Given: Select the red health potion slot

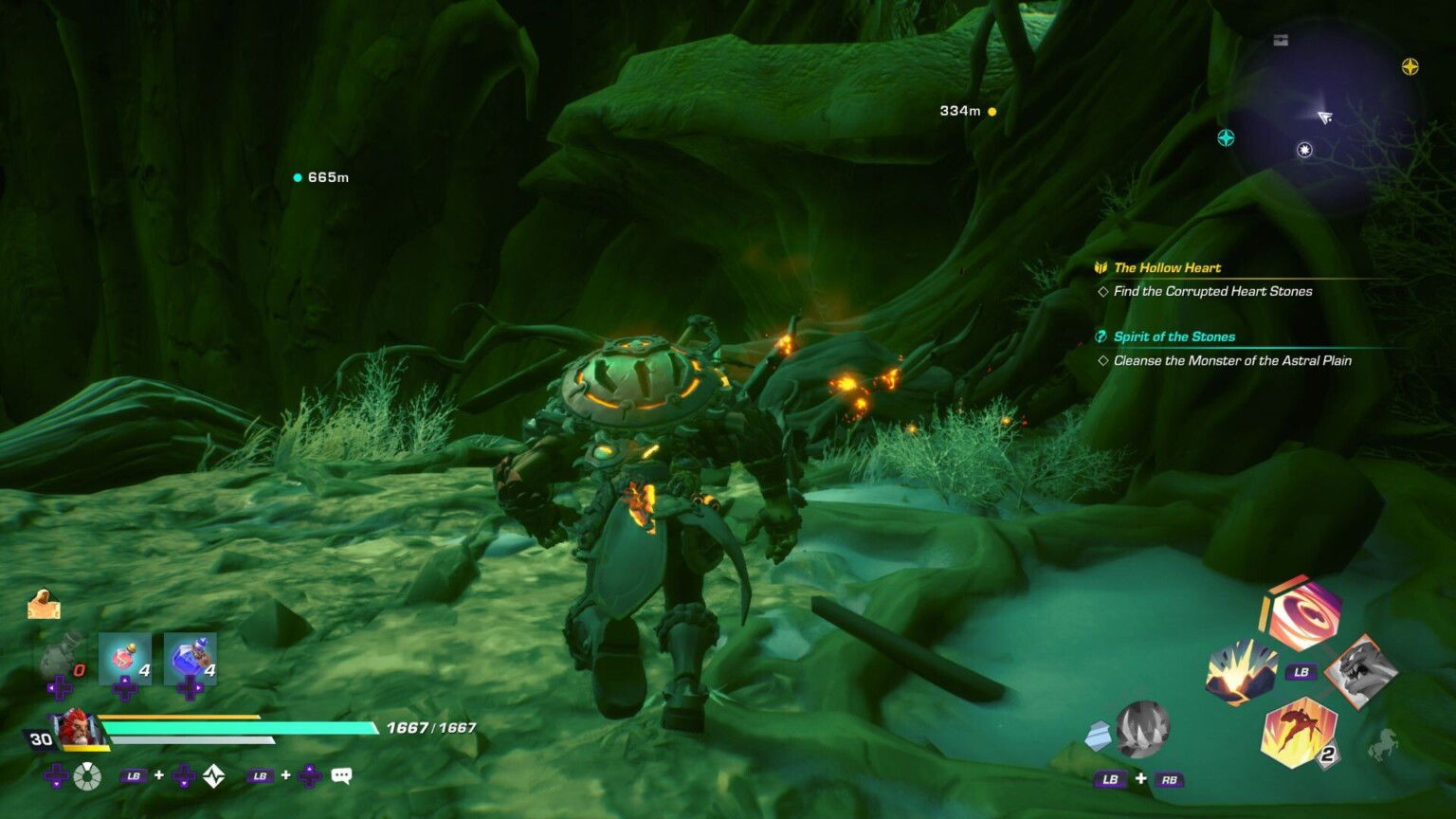Looking at the screenshot, I should (x=124, y=658).
